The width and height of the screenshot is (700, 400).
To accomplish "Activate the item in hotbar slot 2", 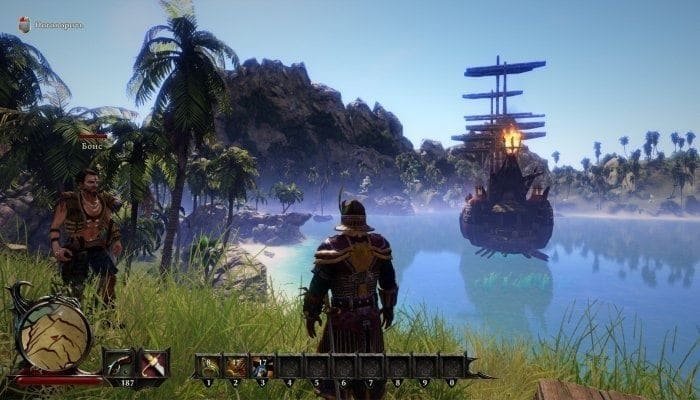I will pyautogui.click(x=236, y=367).
